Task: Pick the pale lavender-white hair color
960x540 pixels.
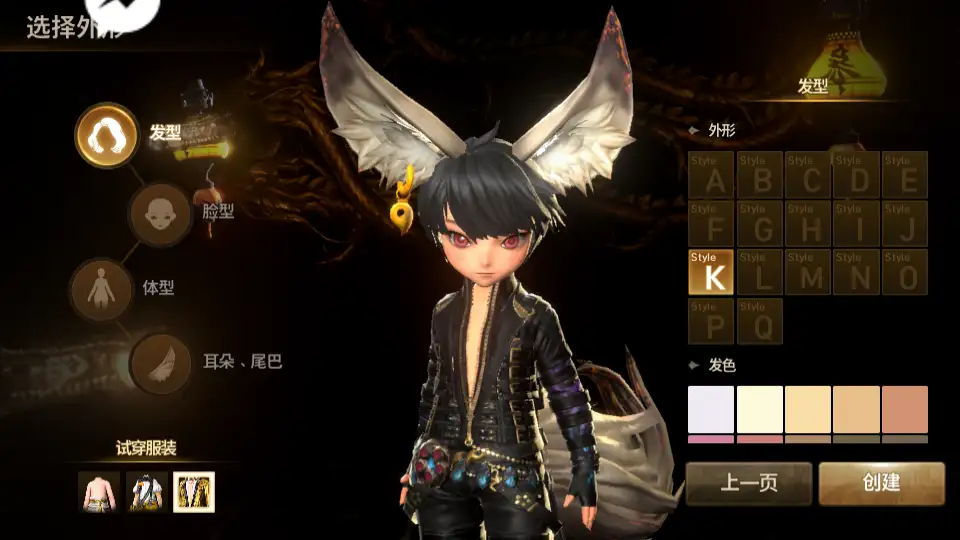Action: 710,409
